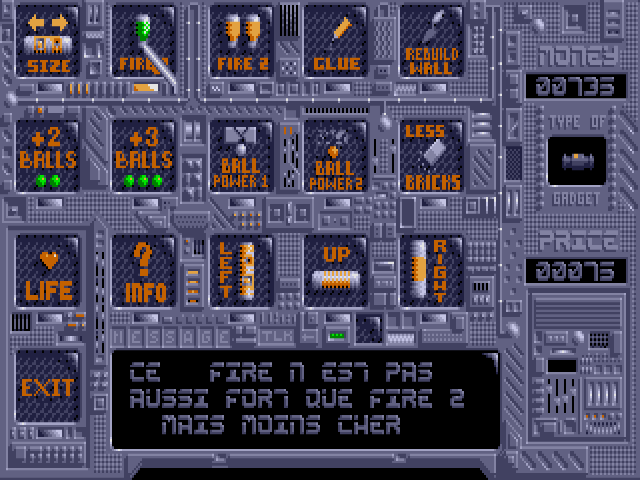This screenshot has height=480, width=640.
Task: Buy the +2 Balls bonus
Action: coord(48,156)
